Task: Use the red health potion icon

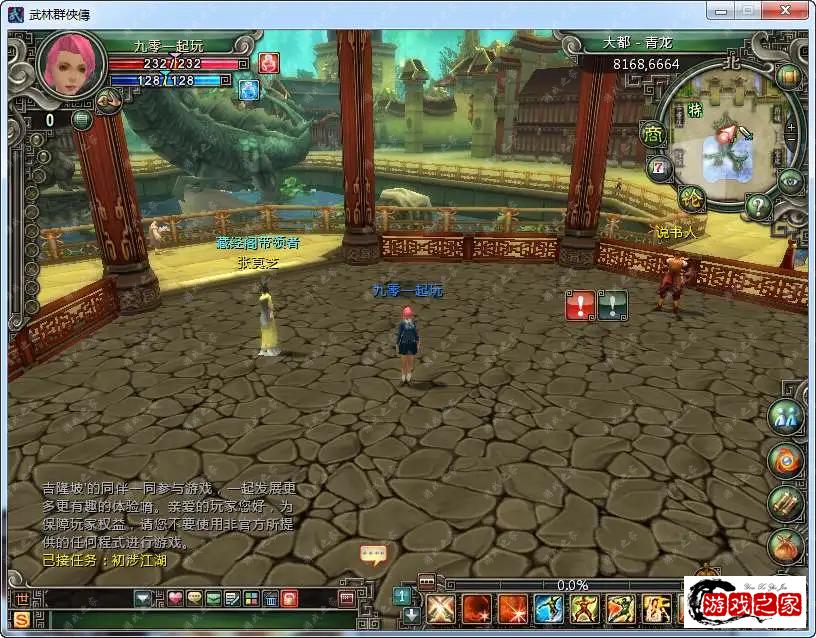Action: pyautogui.click(x=268, y=63)
